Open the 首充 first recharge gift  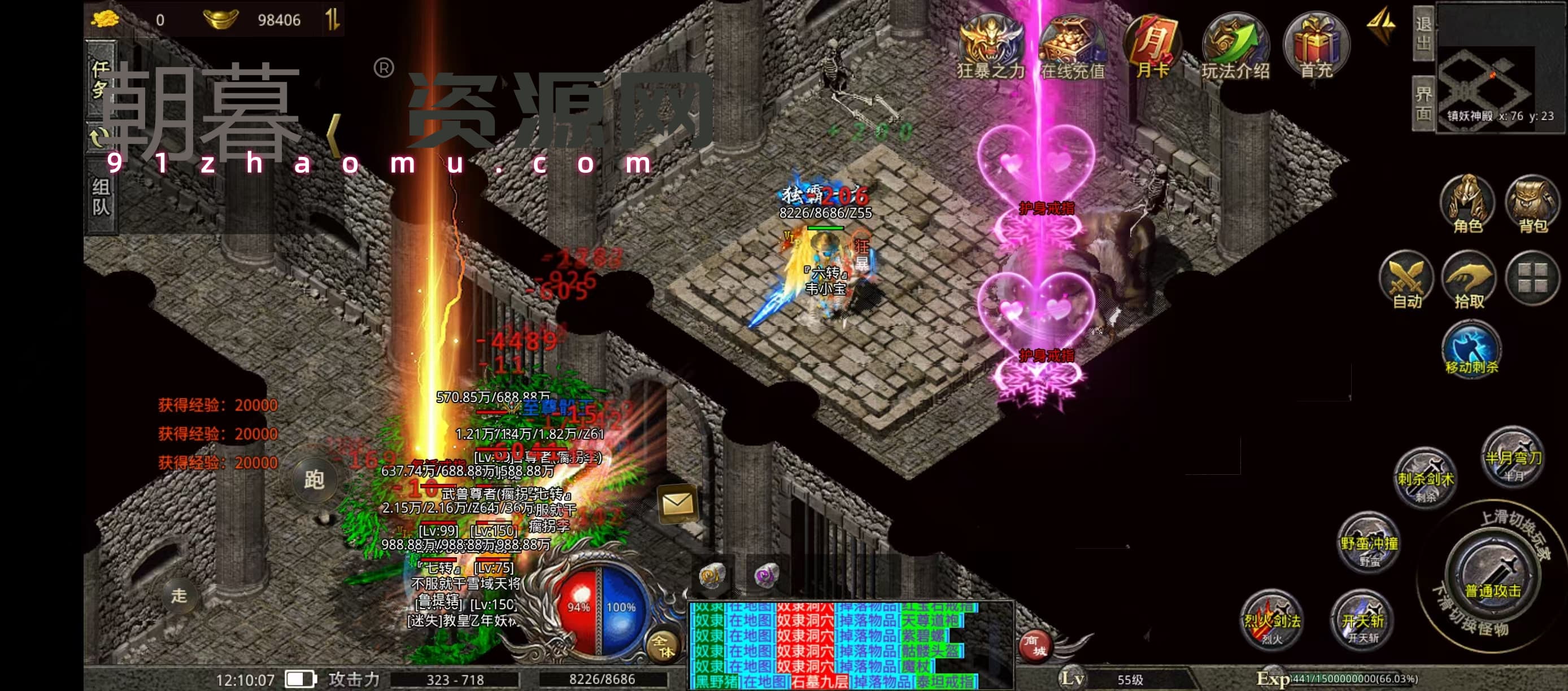(x=1316, y=47)
